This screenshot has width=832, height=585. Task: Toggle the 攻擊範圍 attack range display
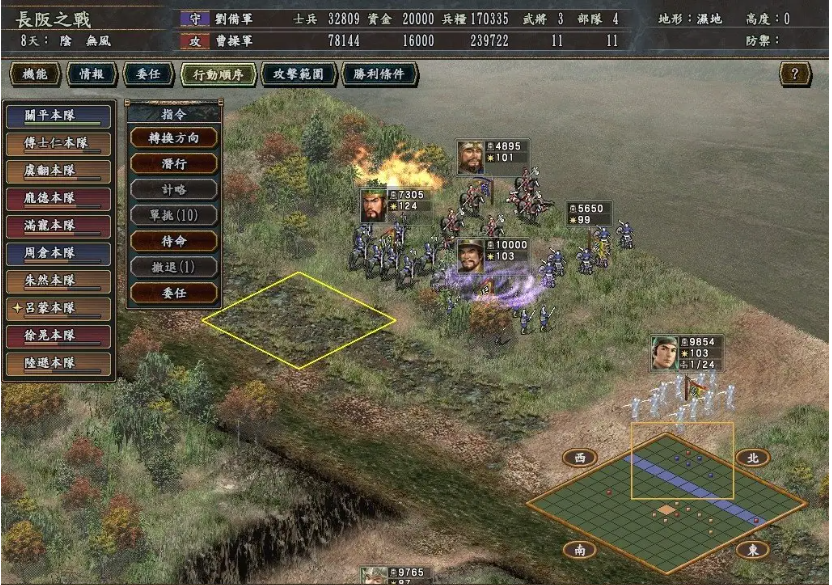click(x=298, y=74)
